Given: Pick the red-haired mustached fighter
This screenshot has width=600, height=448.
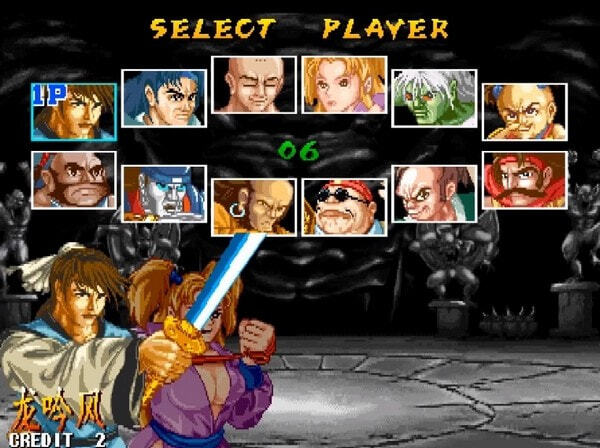Looking at the screenshot, I should (524, 179).
